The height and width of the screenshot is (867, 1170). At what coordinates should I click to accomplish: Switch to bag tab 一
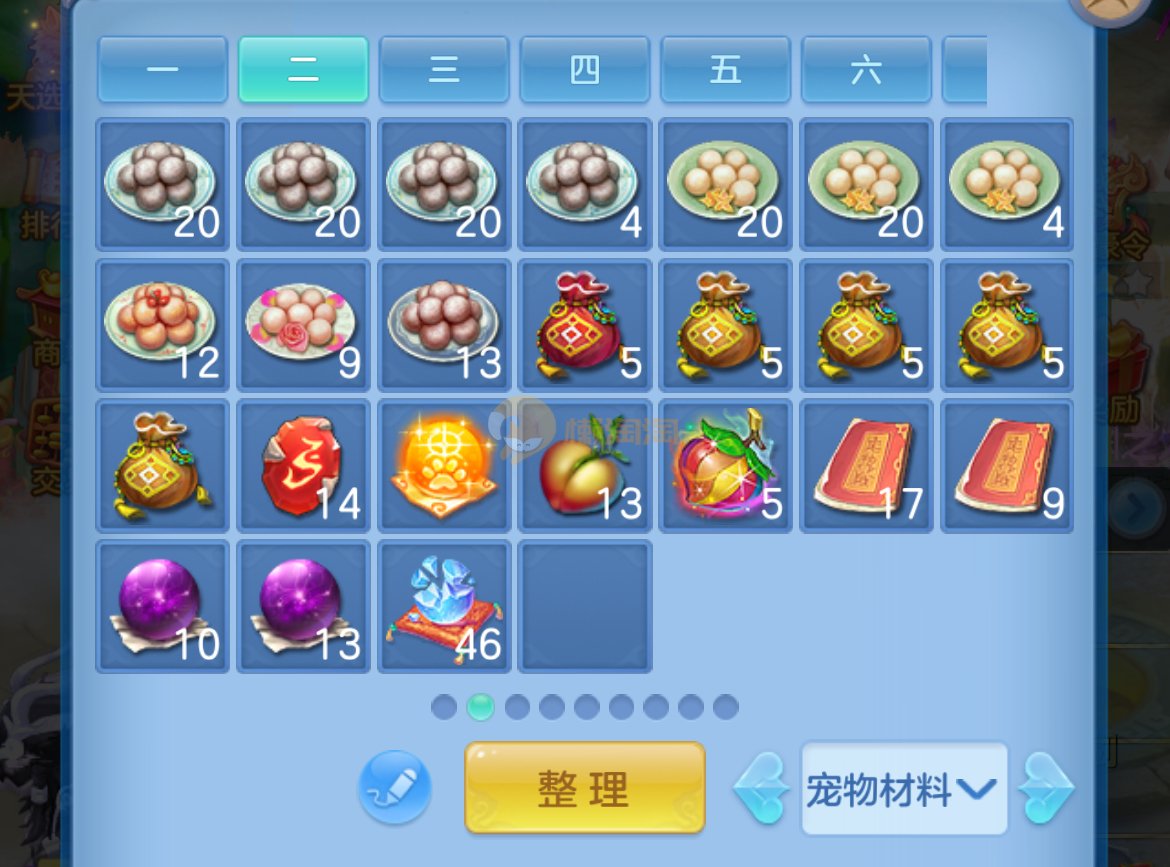pos(163,70)
